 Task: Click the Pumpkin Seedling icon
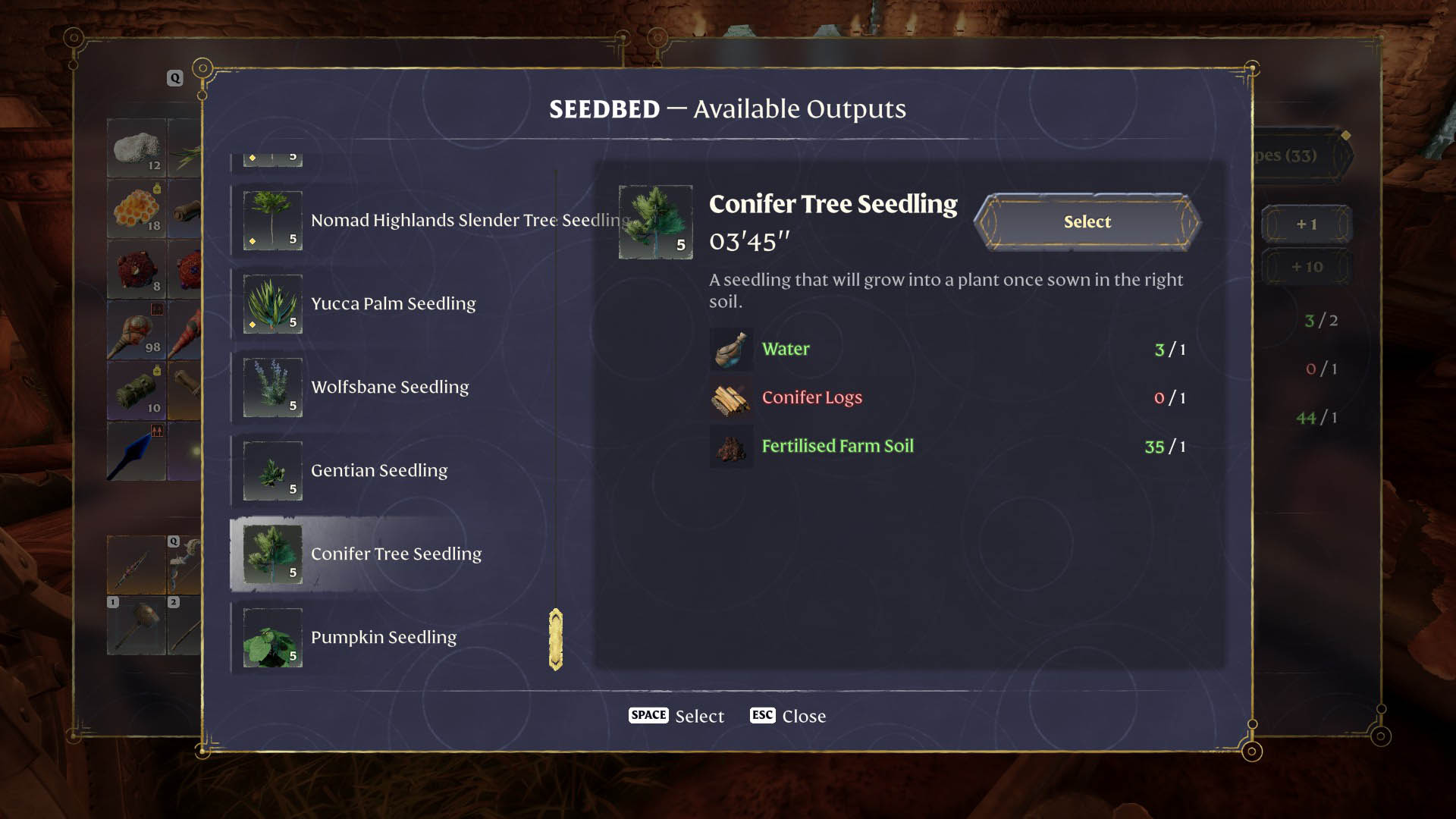(x=271, y=638)
